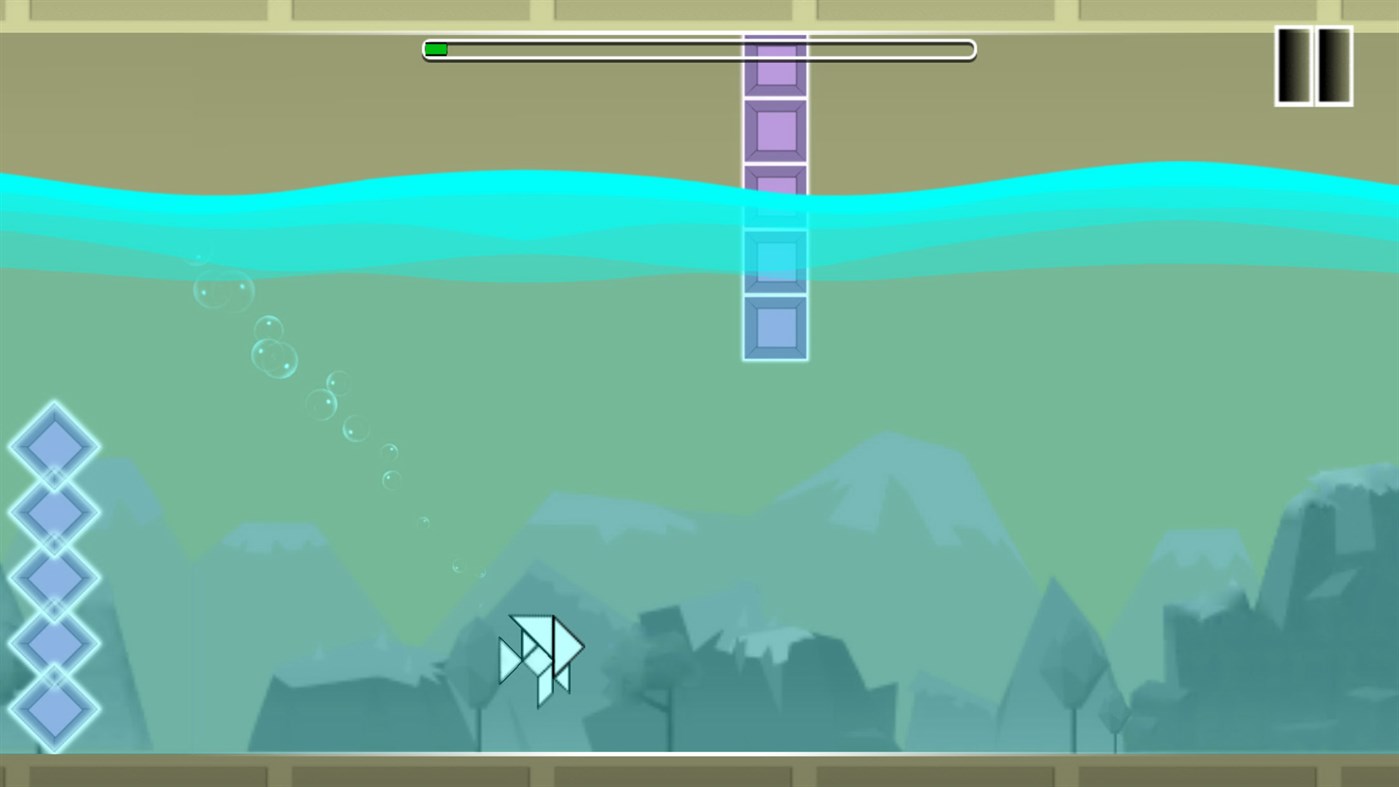Collect the fourth diamond gem in the stack
Viewport: 1399px width, 787px height.
tap(54, 645)
